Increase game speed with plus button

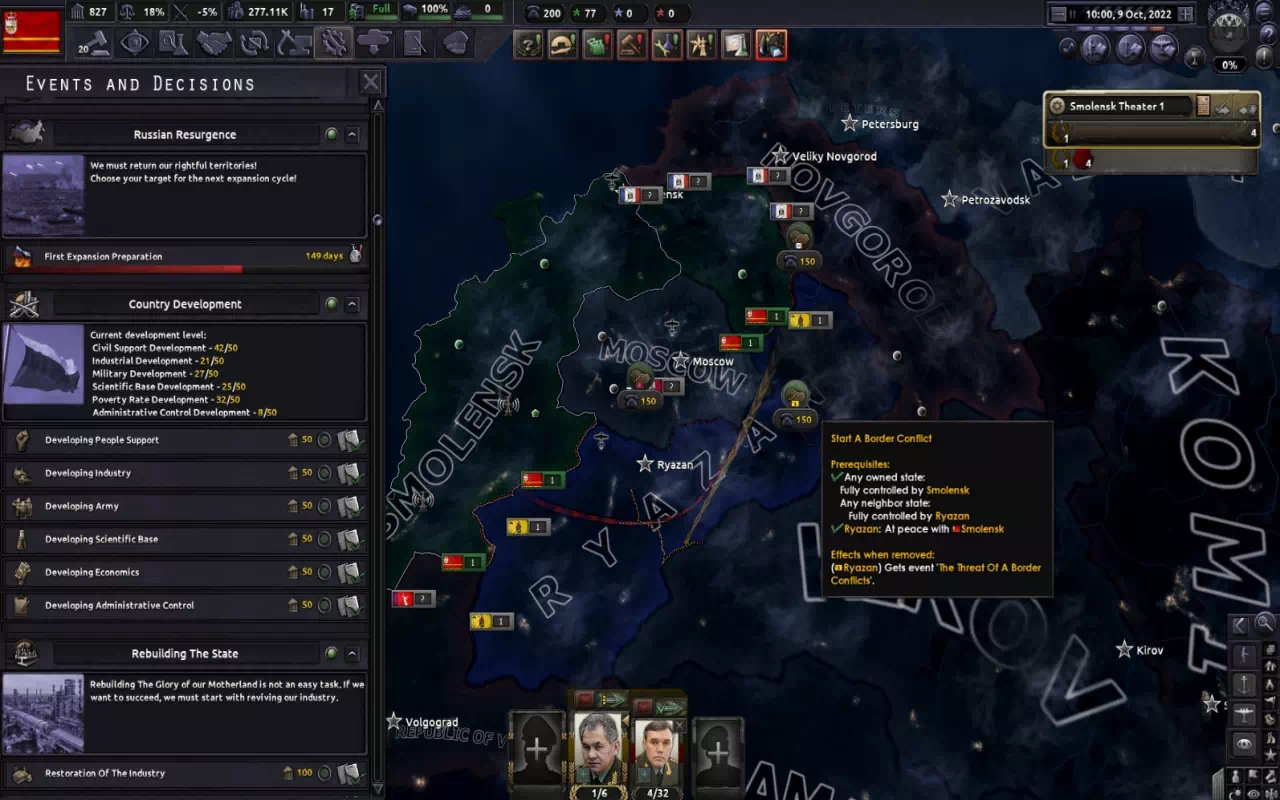coord(1186,14)
